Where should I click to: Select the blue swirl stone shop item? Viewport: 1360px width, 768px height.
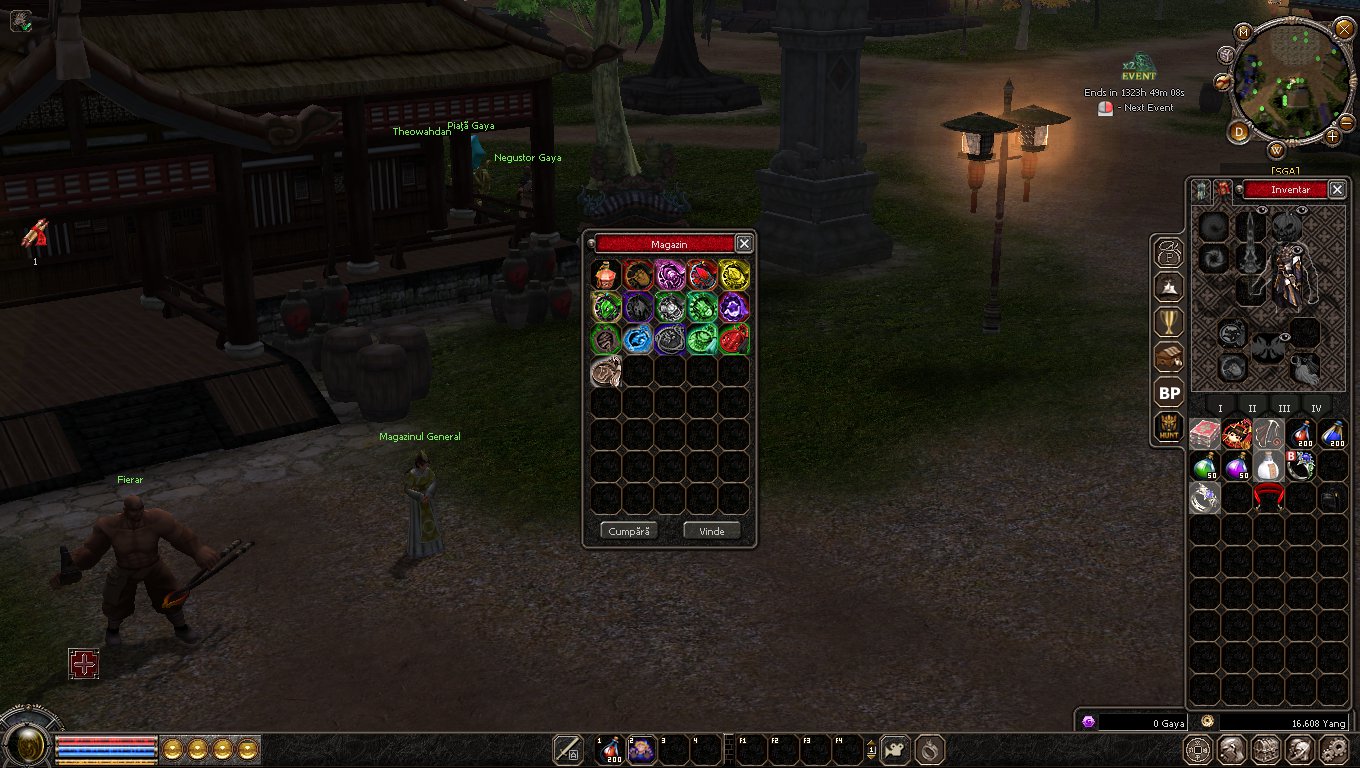coord(637,339)
